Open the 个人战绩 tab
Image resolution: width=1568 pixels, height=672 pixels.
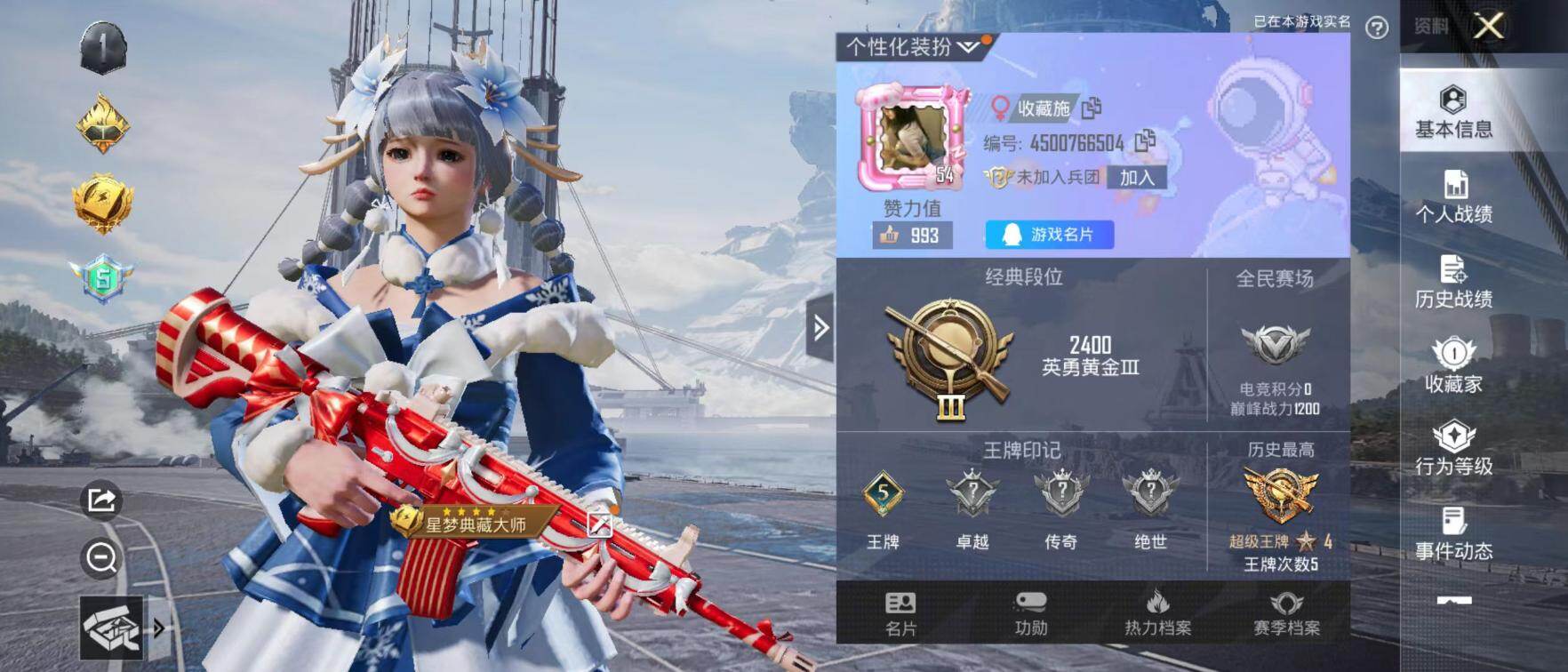coord(1453,197)
